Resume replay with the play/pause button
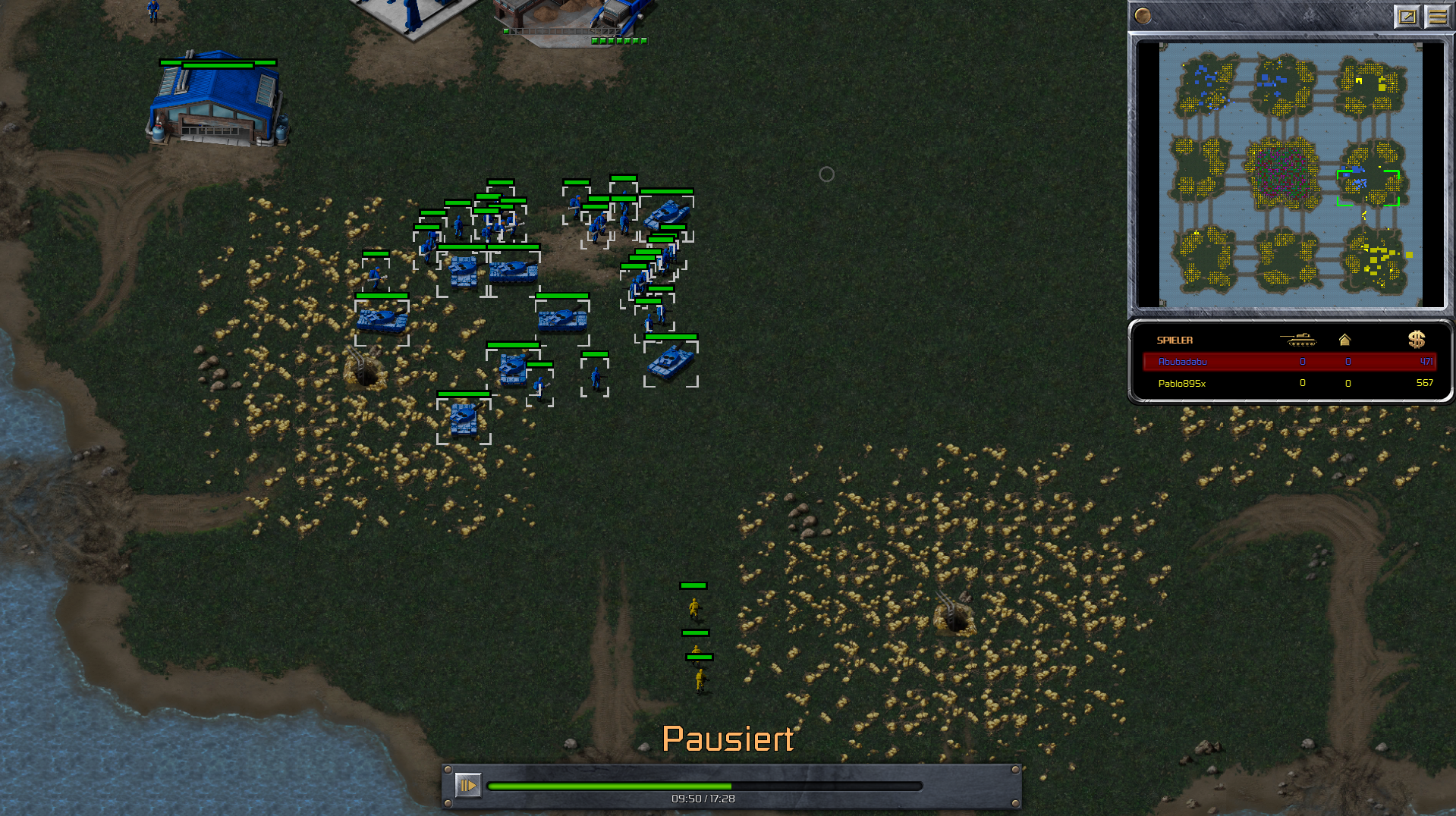This screenshot has height=816, width=1456. 467,785
